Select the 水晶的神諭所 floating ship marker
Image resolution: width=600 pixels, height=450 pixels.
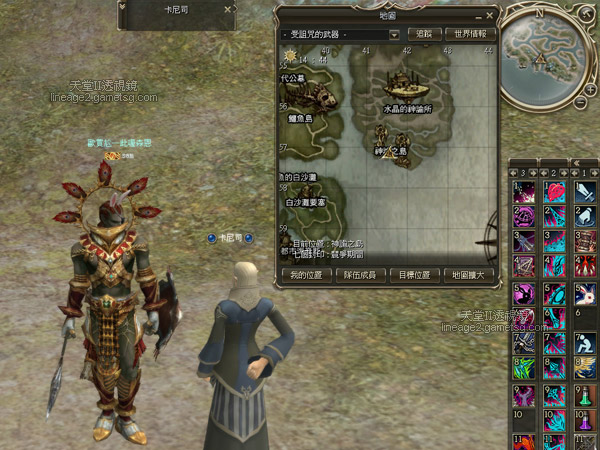400,85
